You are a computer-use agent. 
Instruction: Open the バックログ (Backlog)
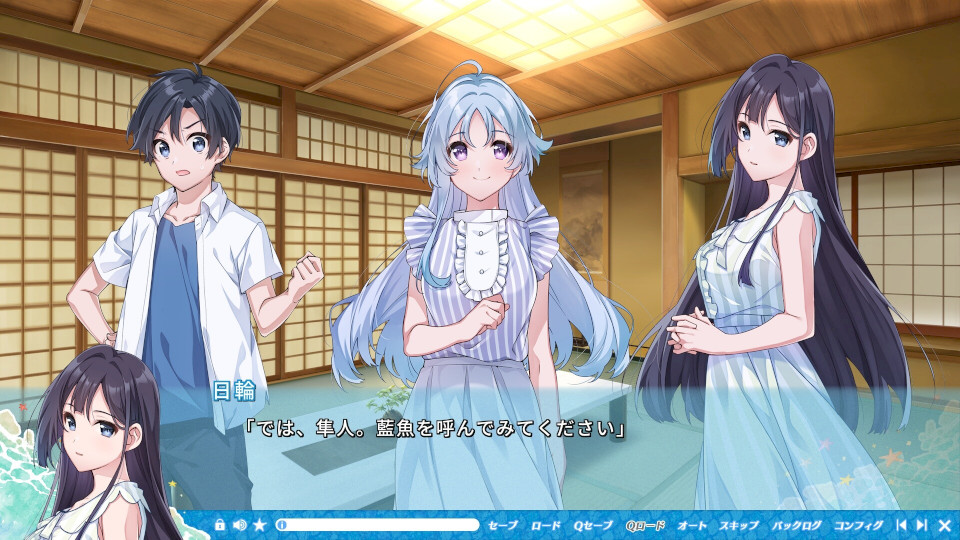tap(796, 525)
